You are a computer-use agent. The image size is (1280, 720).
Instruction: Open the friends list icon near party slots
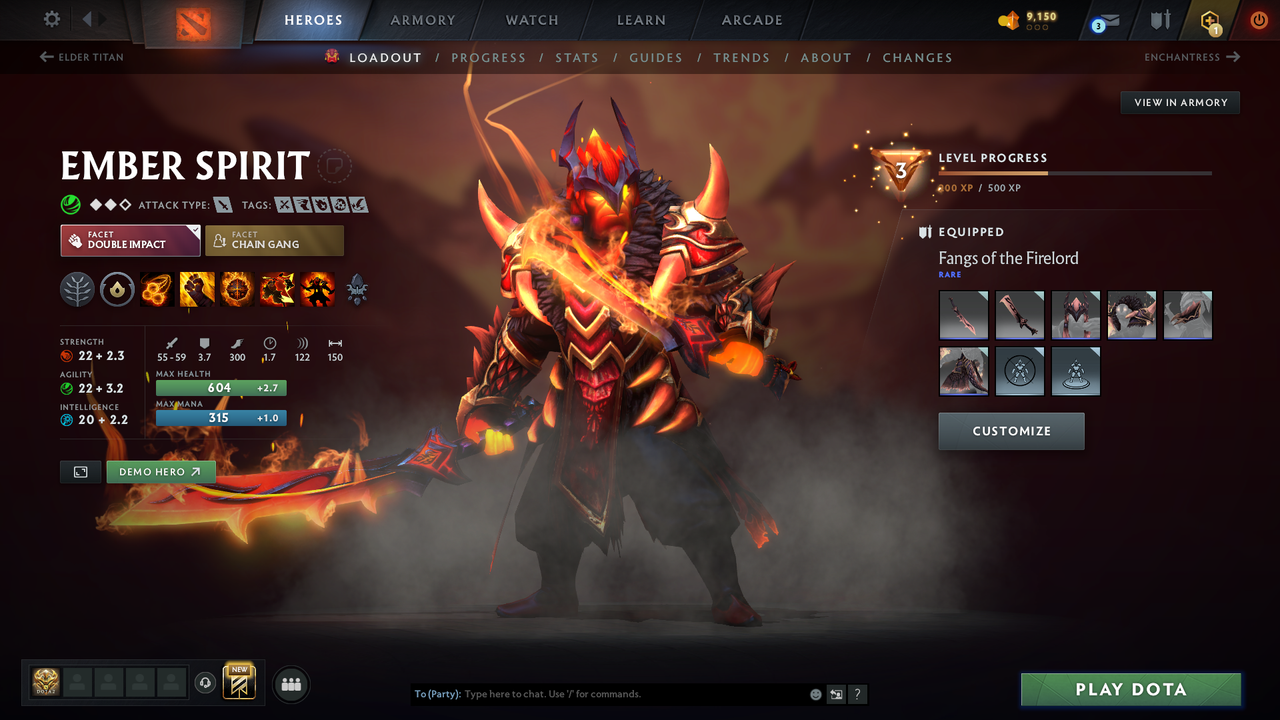(290, 683)
